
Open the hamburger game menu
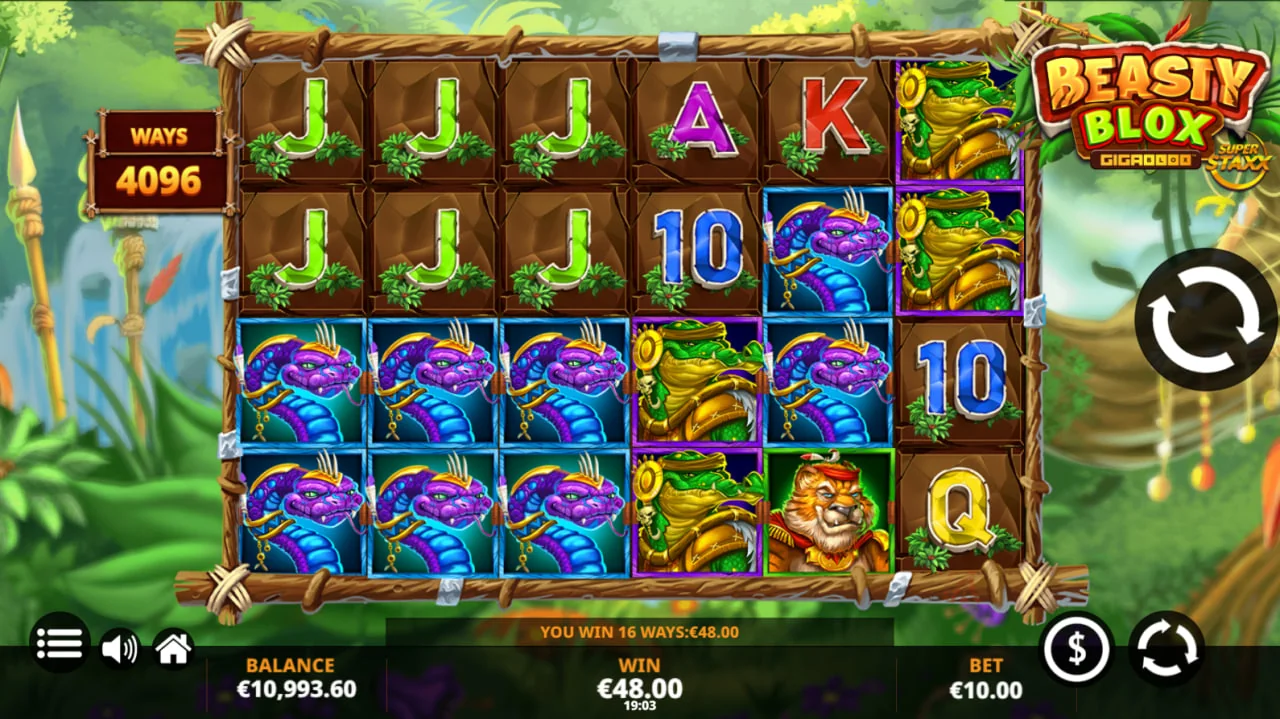coord(59,643)
